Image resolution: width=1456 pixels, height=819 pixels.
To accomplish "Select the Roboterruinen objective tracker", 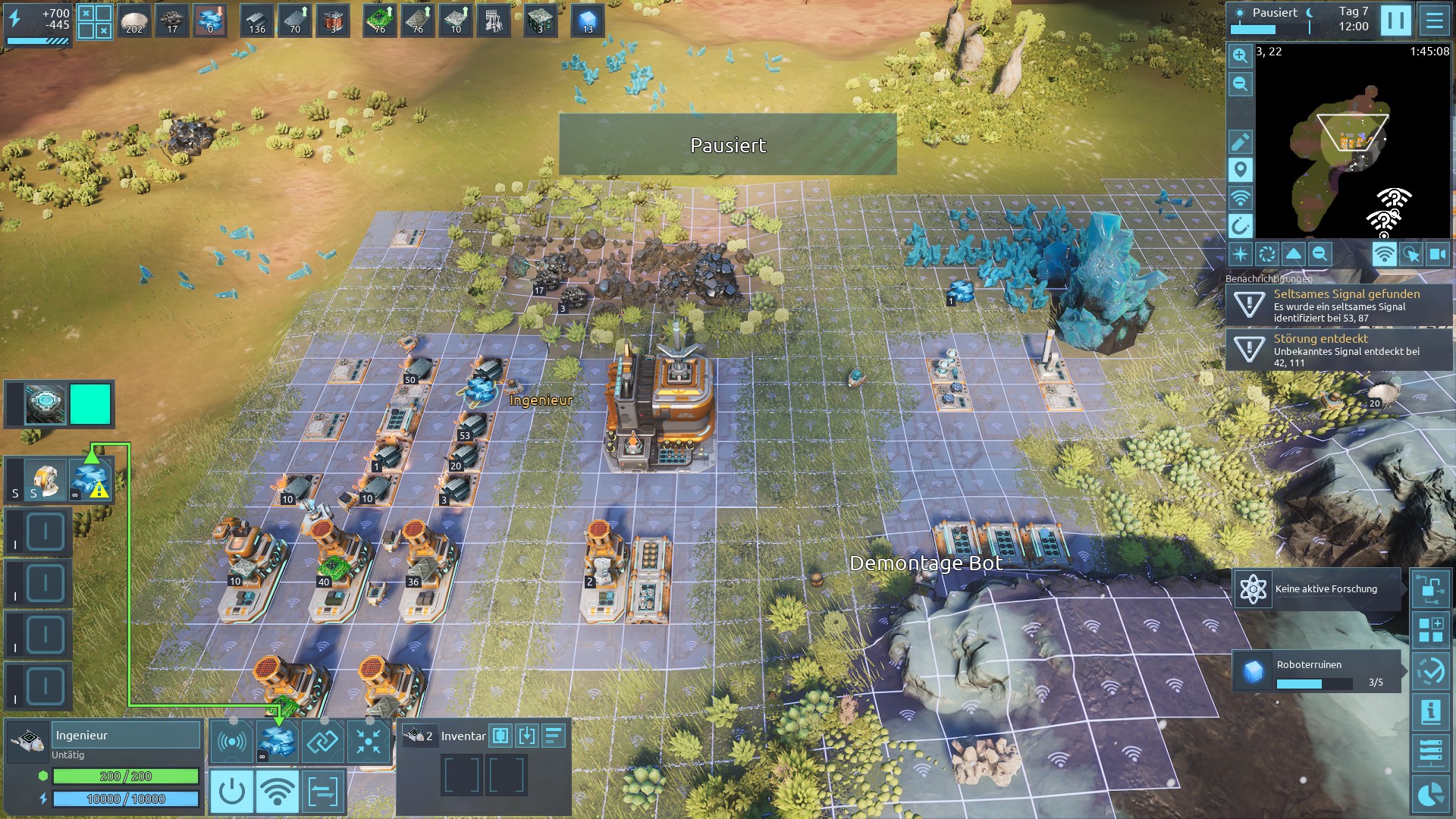I will [x=1316, y=672].
